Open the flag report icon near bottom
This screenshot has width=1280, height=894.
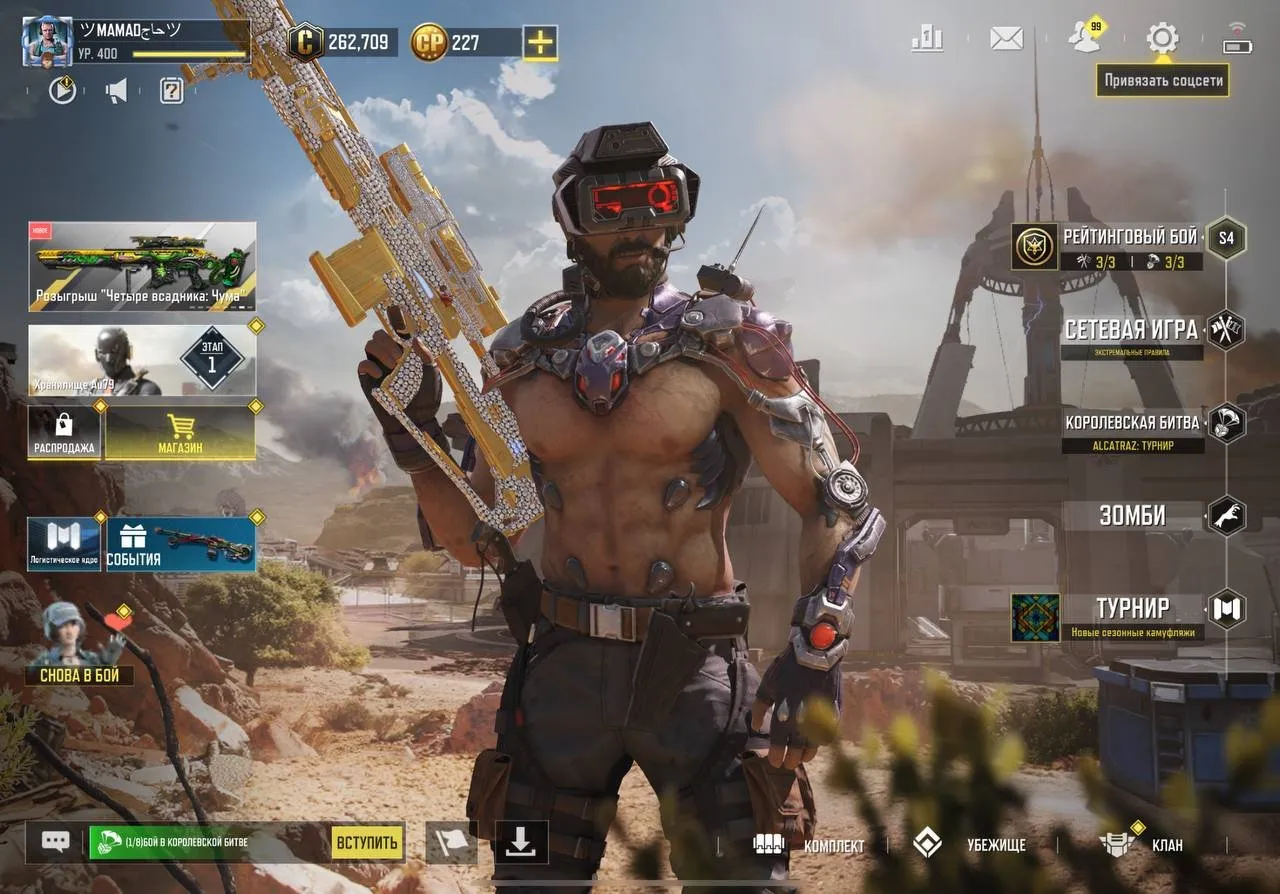coord(453,843)
